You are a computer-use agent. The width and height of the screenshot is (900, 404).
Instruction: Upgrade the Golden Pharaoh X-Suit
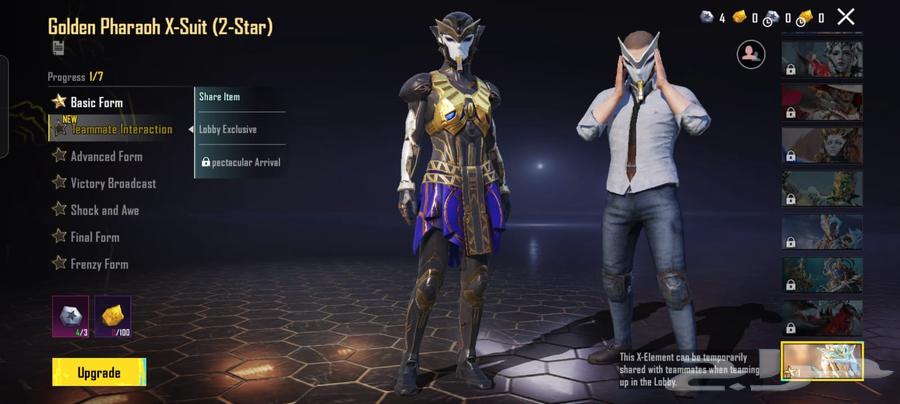click(98, 373)
